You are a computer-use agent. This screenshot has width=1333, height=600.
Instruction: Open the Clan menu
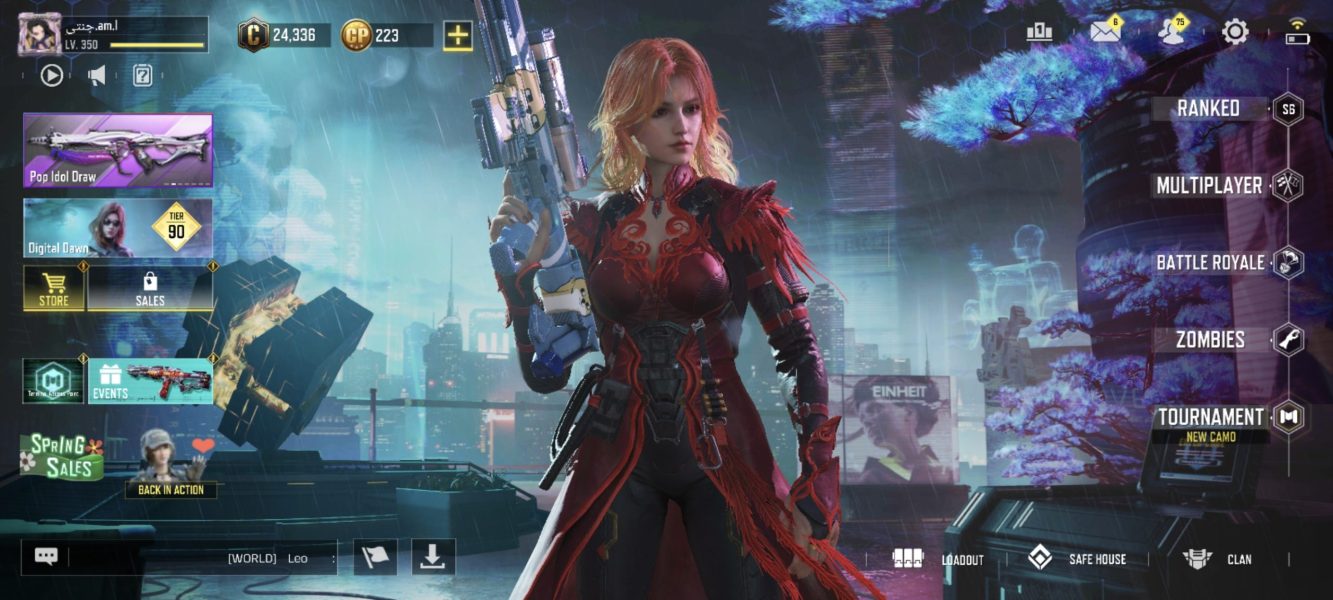(1217, 559)
